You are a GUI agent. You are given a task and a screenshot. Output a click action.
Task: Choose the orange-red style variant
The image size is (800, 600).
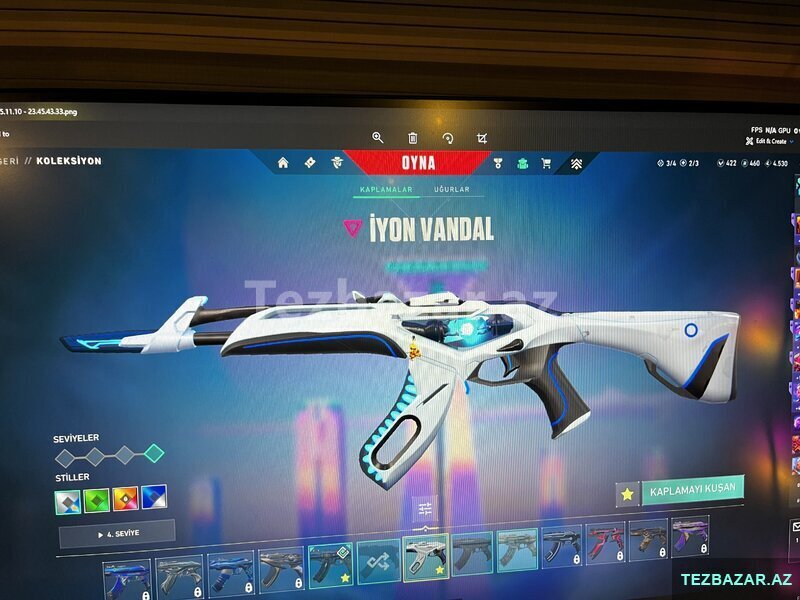click(125, 498)
